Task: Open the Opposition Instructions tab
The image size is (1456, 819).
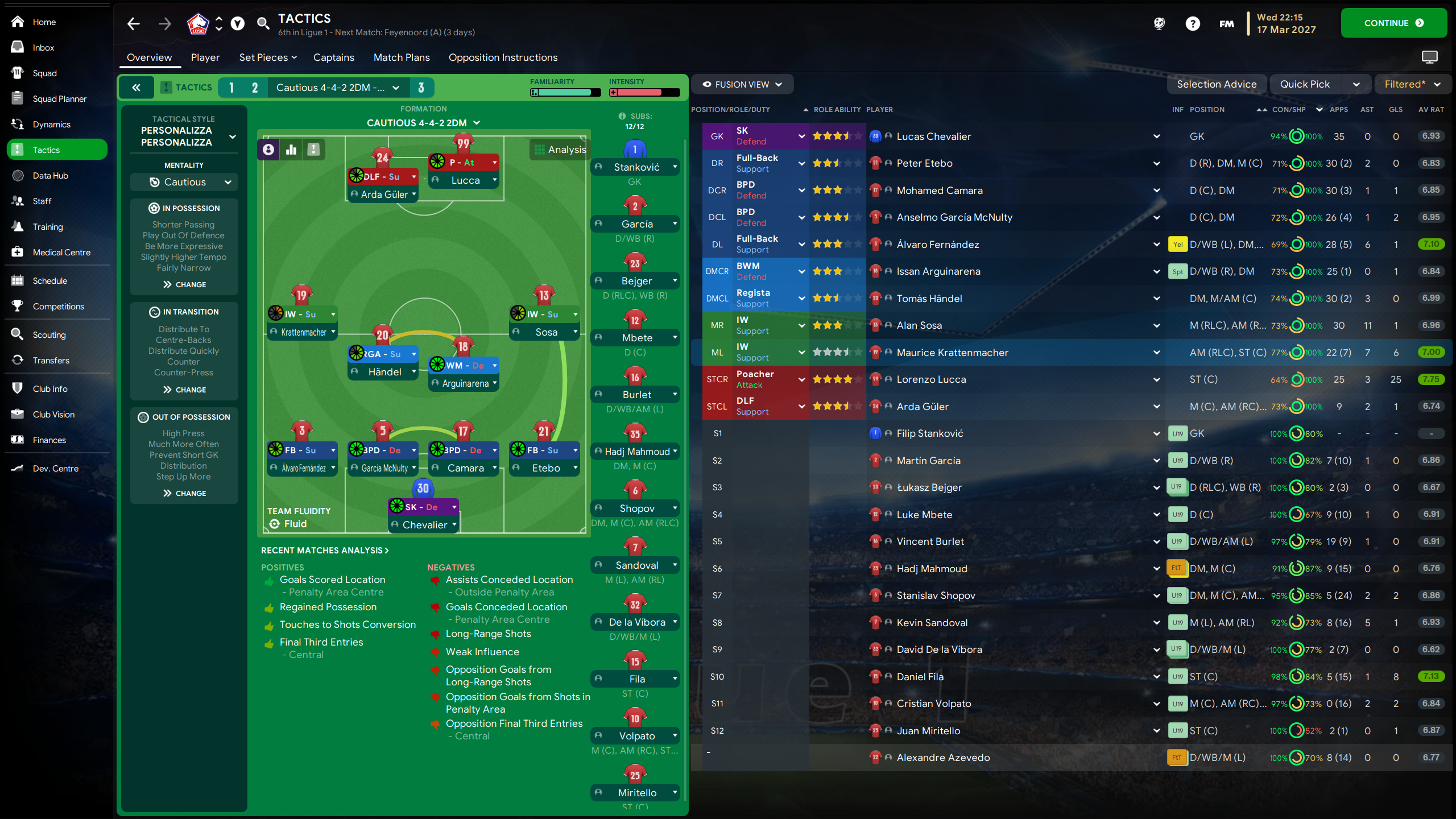Action: click(503, 57)
